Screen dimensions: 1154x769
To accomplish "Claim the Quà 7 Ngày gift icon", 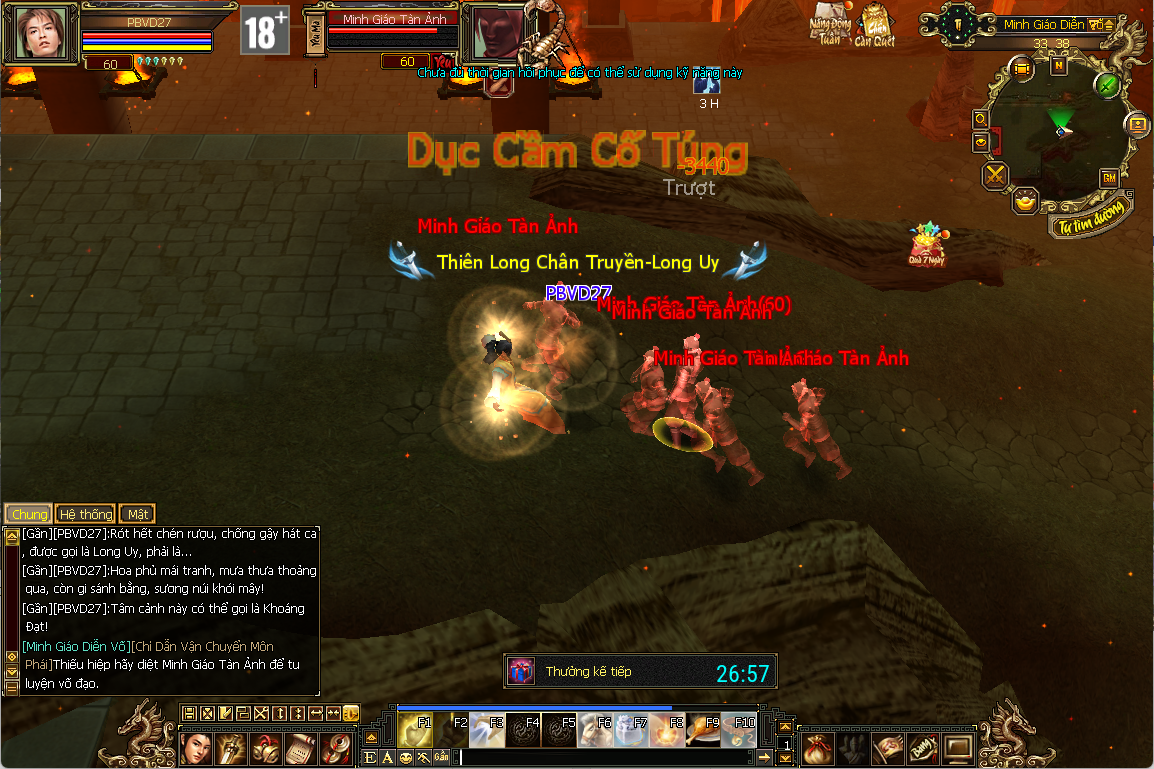I will (927, 244).
